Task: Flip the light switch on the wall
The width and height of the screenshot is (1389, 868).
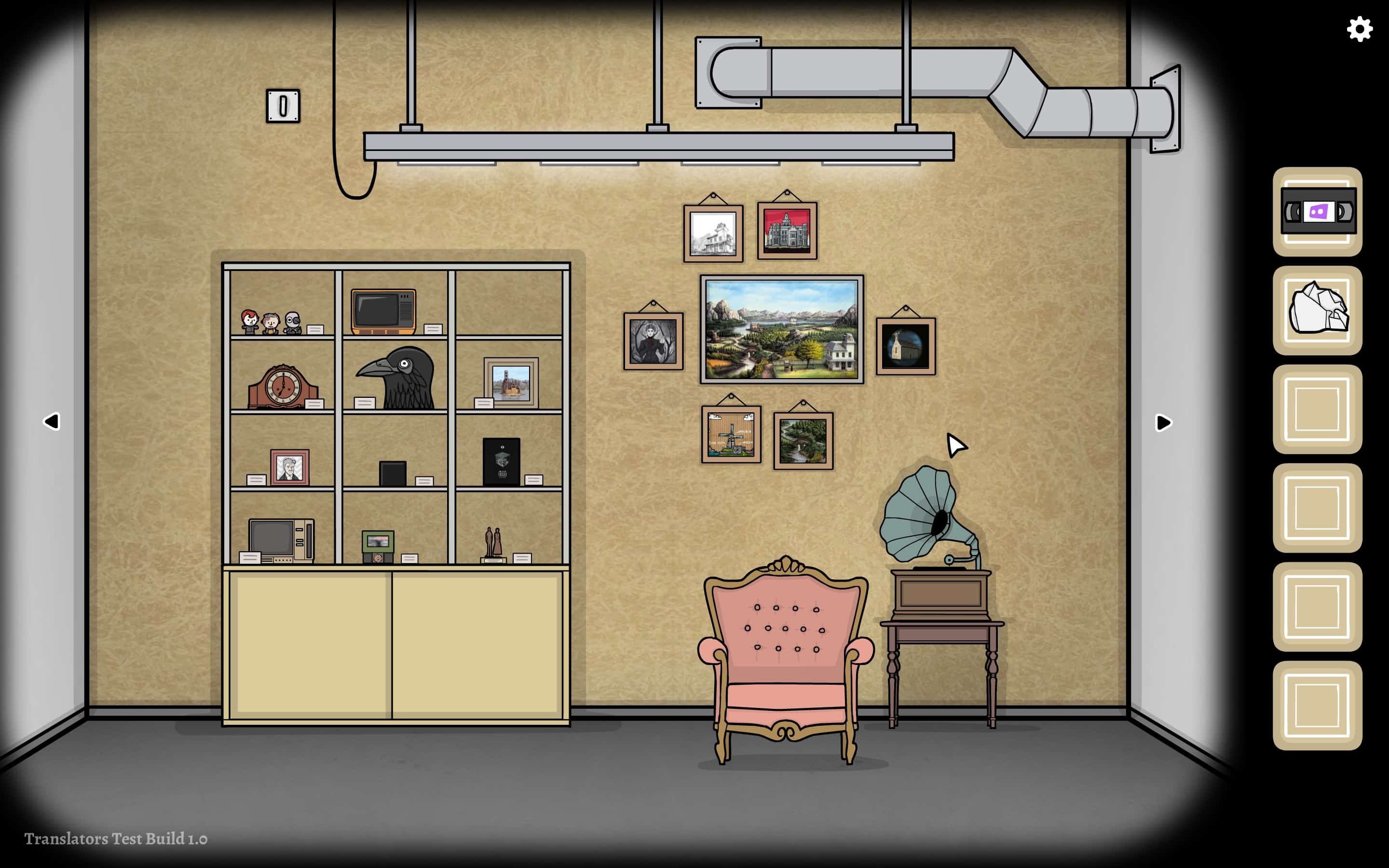Action: 284,107
